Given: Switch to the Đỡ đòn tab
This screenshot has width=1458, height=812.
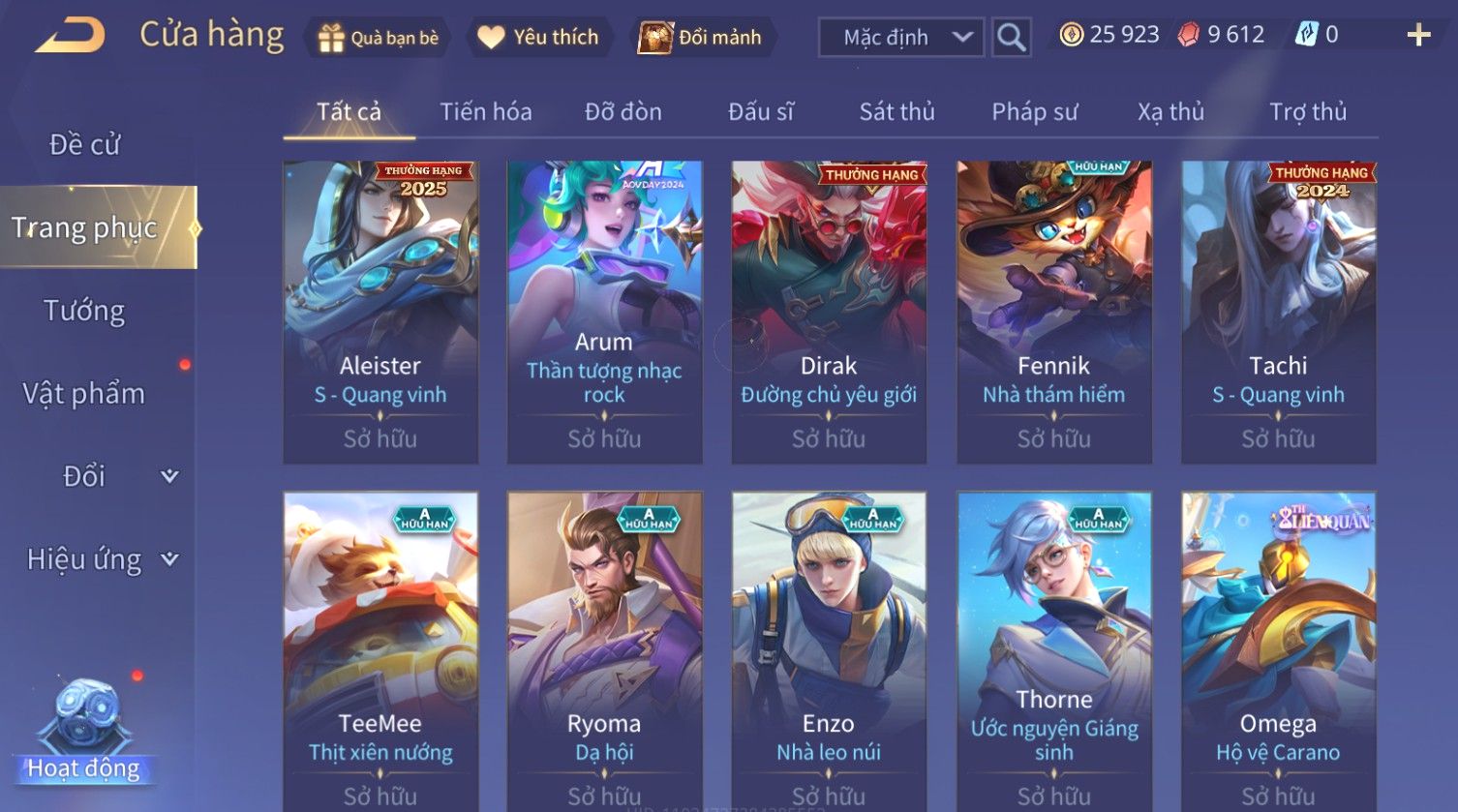Looking at the screenshot, I should pyautogui.click(x=623, y=112).
